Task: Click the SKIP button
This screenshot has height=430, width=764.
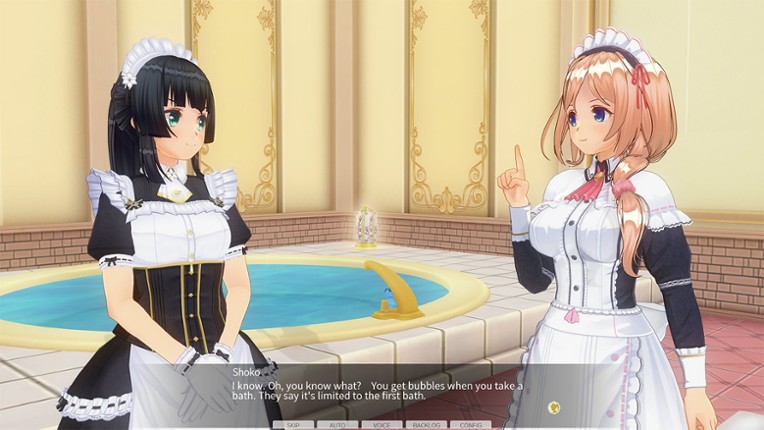Action: click(x=293, y=425)
